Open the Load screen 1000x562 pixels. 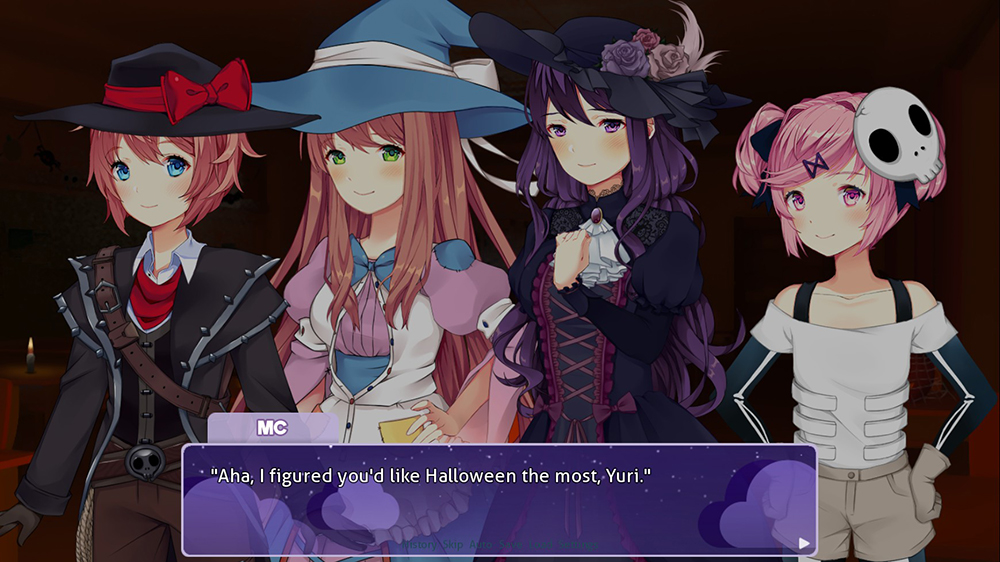[541, 545]
